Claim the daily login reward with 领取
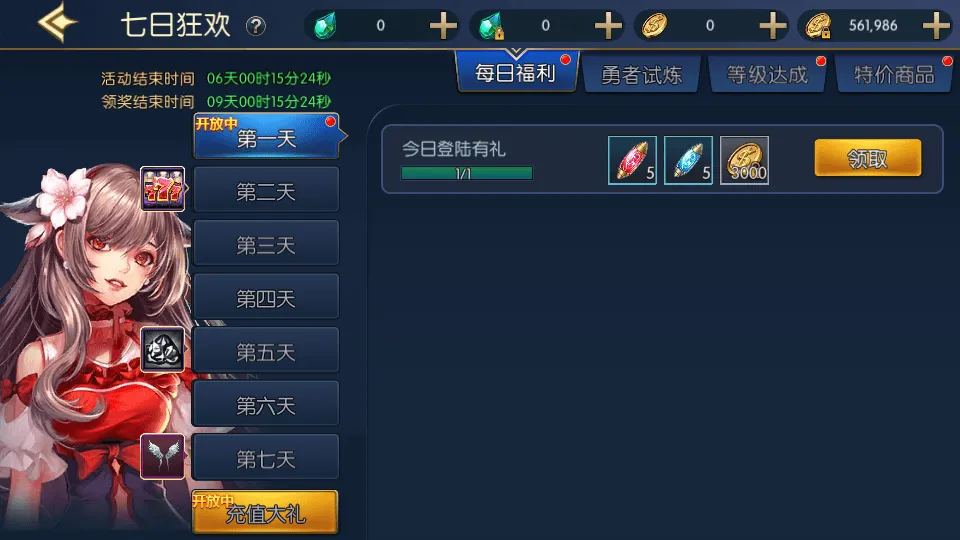960x540 pixels. 867,158
